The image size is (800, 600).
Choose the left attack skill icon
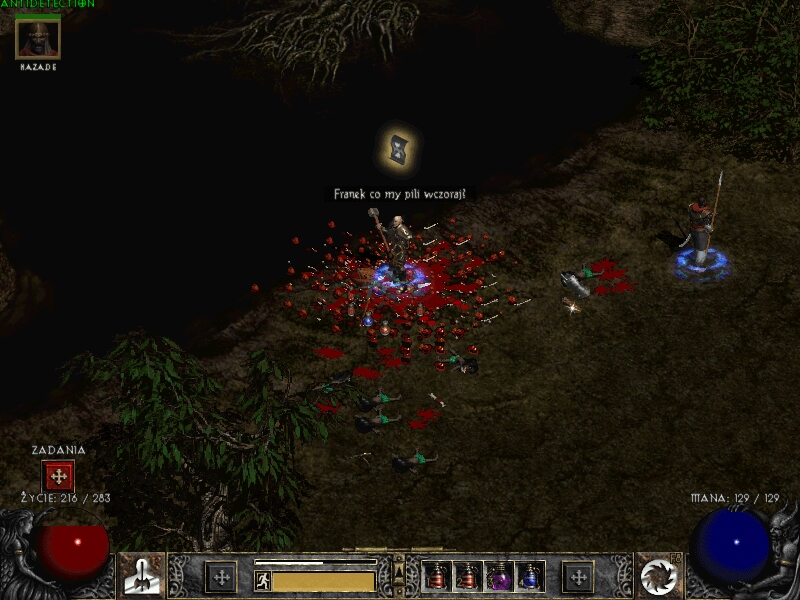[x=142, y=575]
